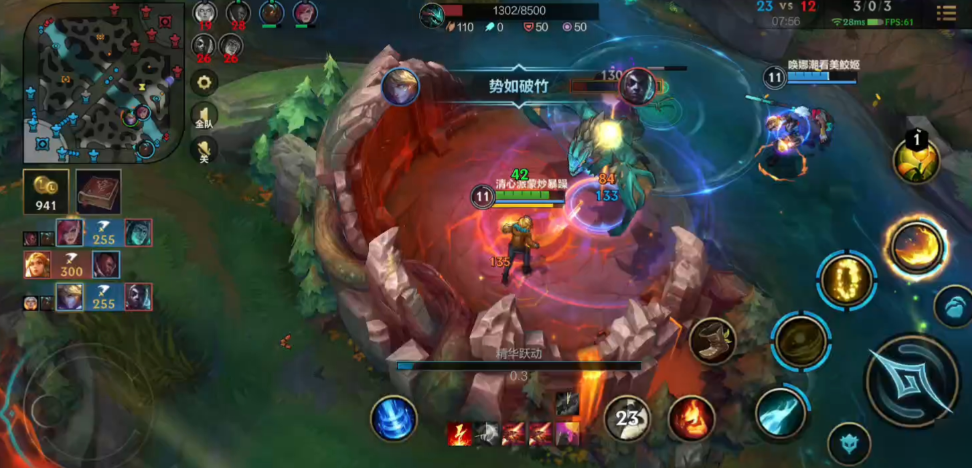
Task: Cast the glowing fire orb ability
Action: [x=915, y=247]
